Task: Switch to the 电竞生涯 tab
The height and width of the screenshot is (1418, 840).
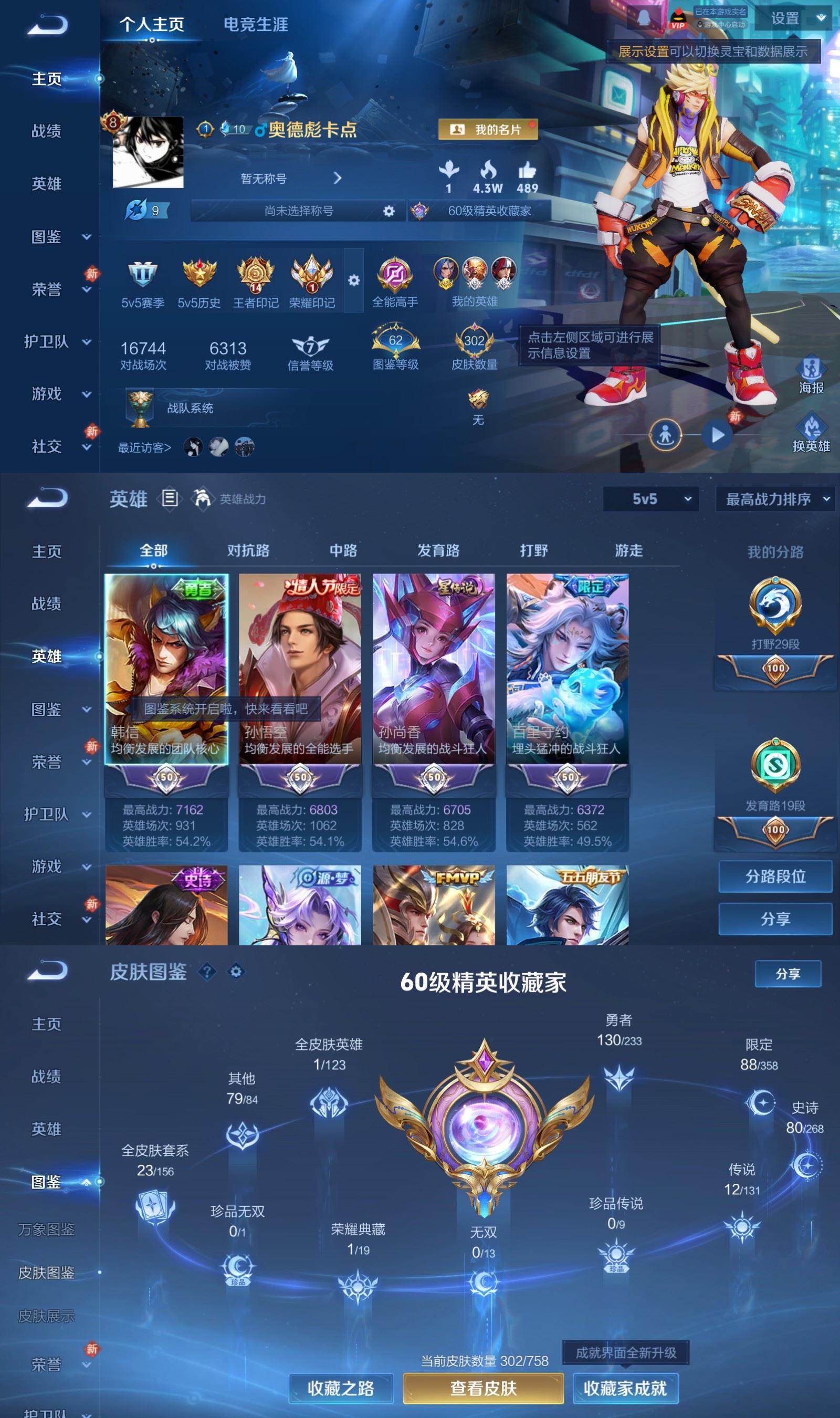Action: 256,24
